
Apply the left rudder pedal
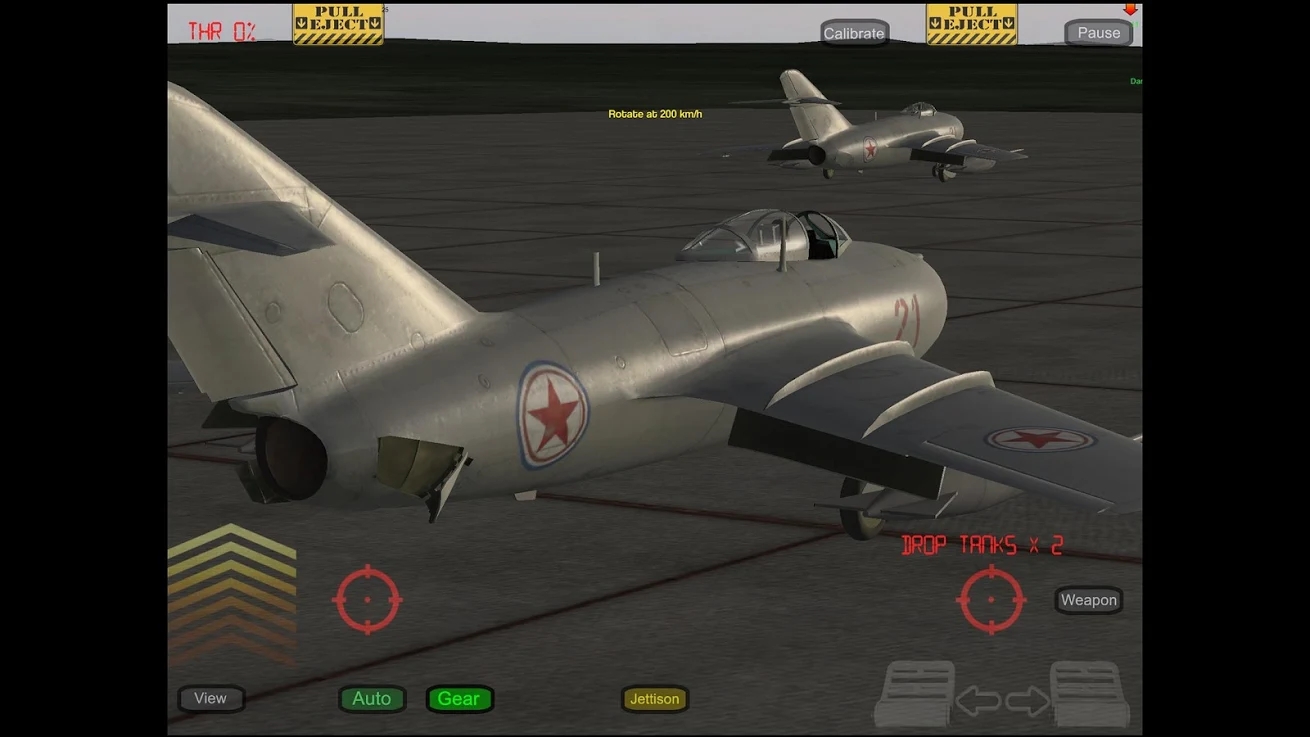[x=914, y=693]
